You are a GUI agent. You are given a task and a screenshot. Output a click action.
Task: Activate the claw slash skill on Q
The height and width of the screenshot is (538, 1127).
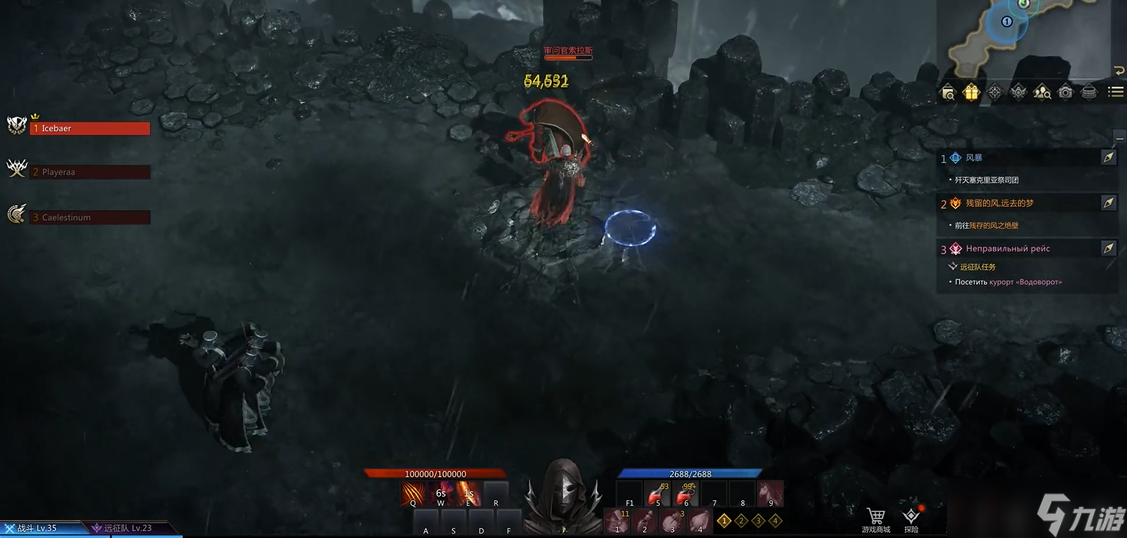(x=414, y=494)
